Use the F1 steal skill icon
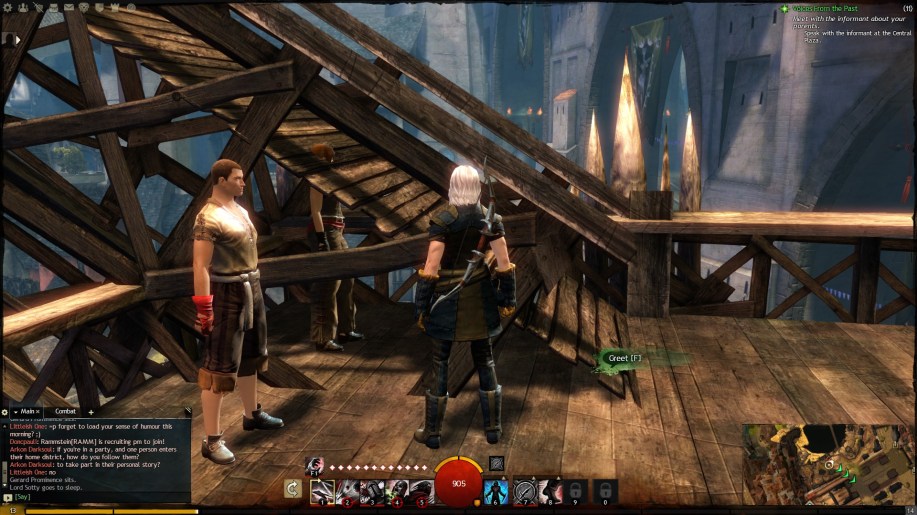This screenshot has width=917, height=515. (x=314, y=464)
